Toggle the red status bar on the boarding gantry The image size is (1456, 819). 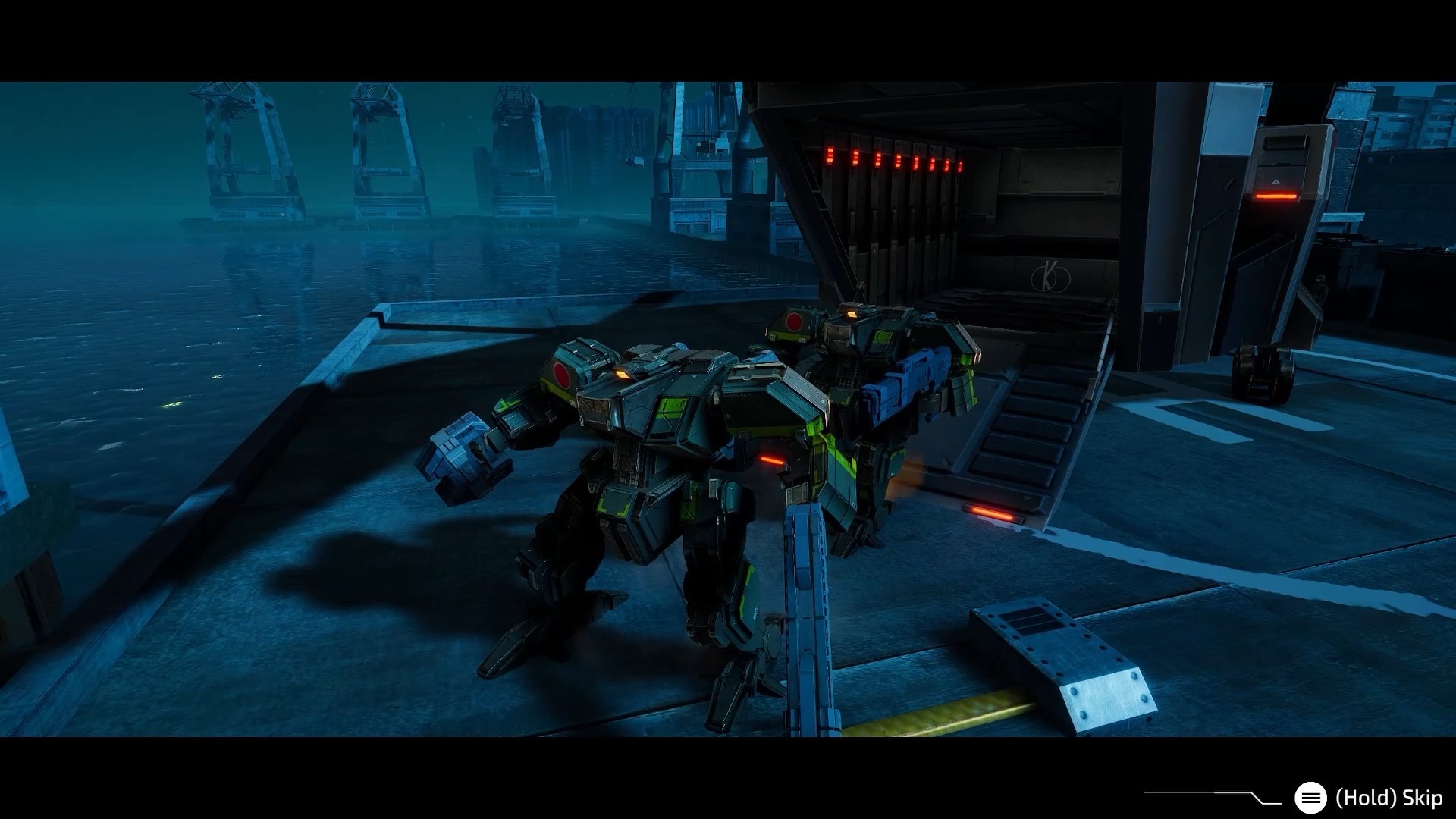[1276, 196]
